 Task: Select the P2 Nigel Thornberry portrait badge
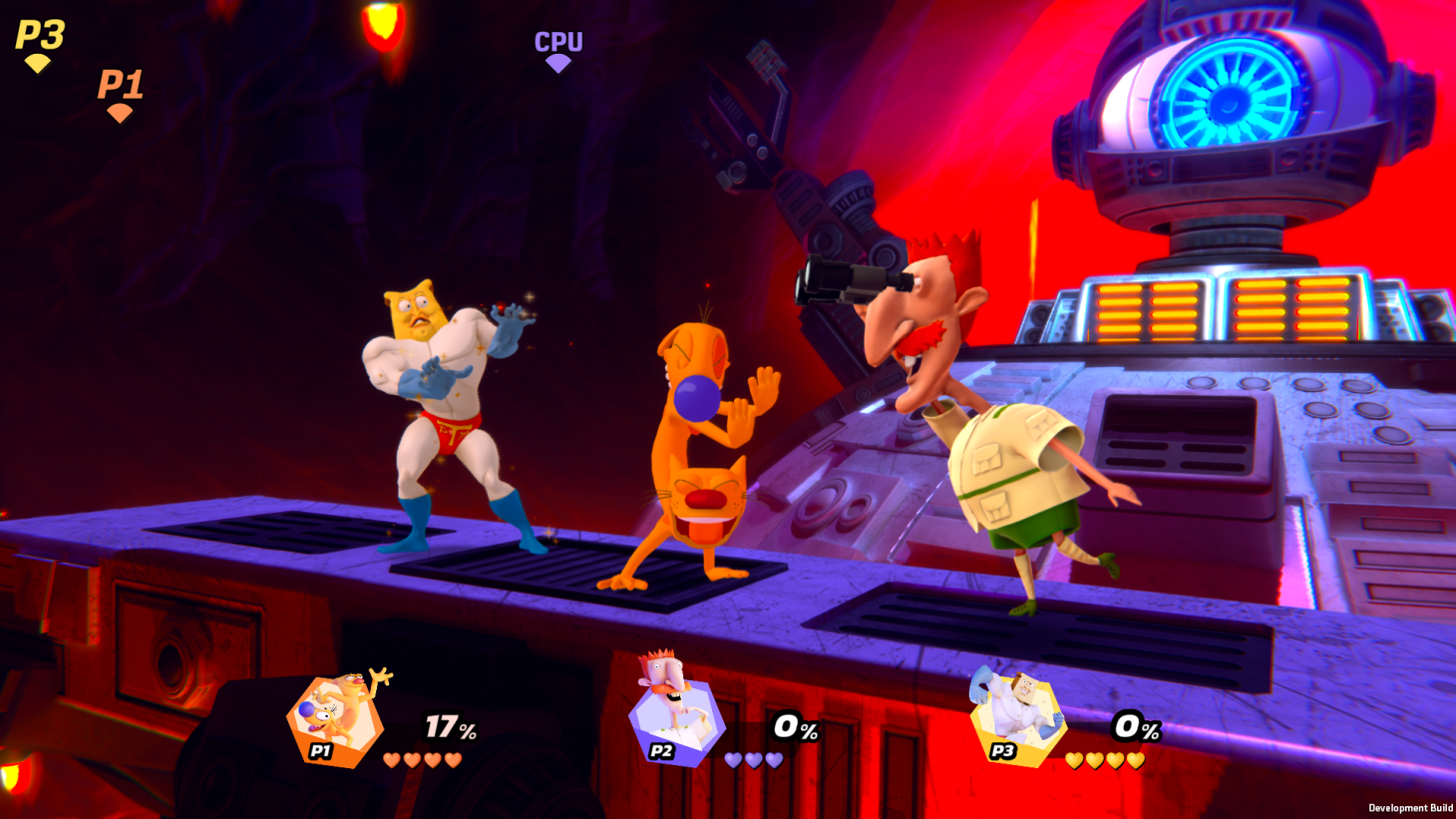coord(676,720)
